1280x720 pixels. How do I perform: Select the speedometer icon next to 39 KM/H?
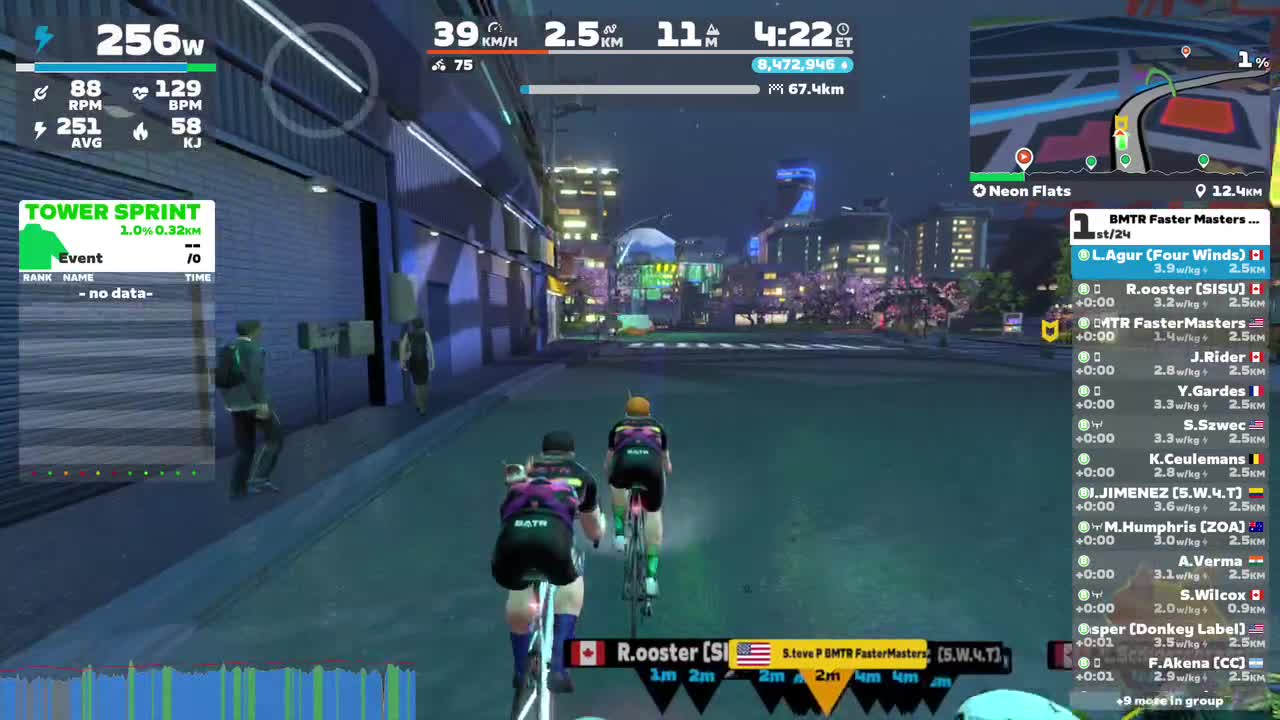492,30
